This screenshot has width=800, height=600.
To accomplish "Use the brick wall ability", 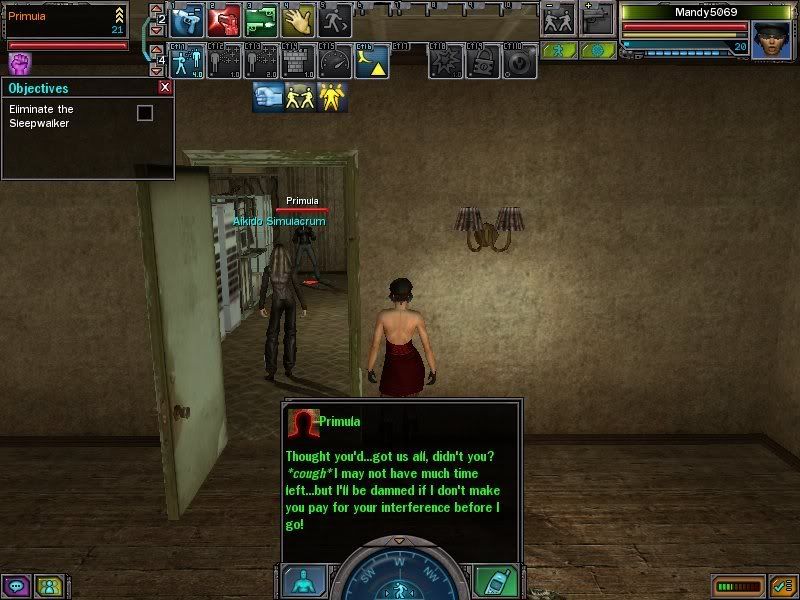I will [297, 61].
